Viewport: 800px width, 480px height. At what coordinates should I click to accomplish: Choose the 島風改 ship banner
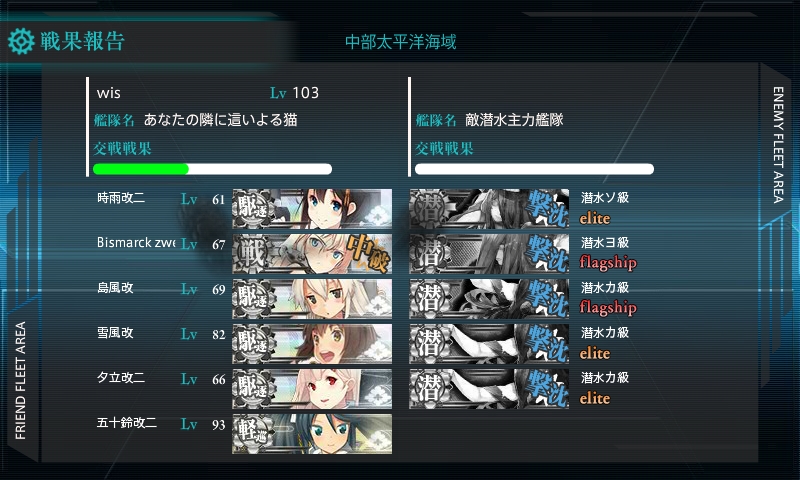[312, 297]
